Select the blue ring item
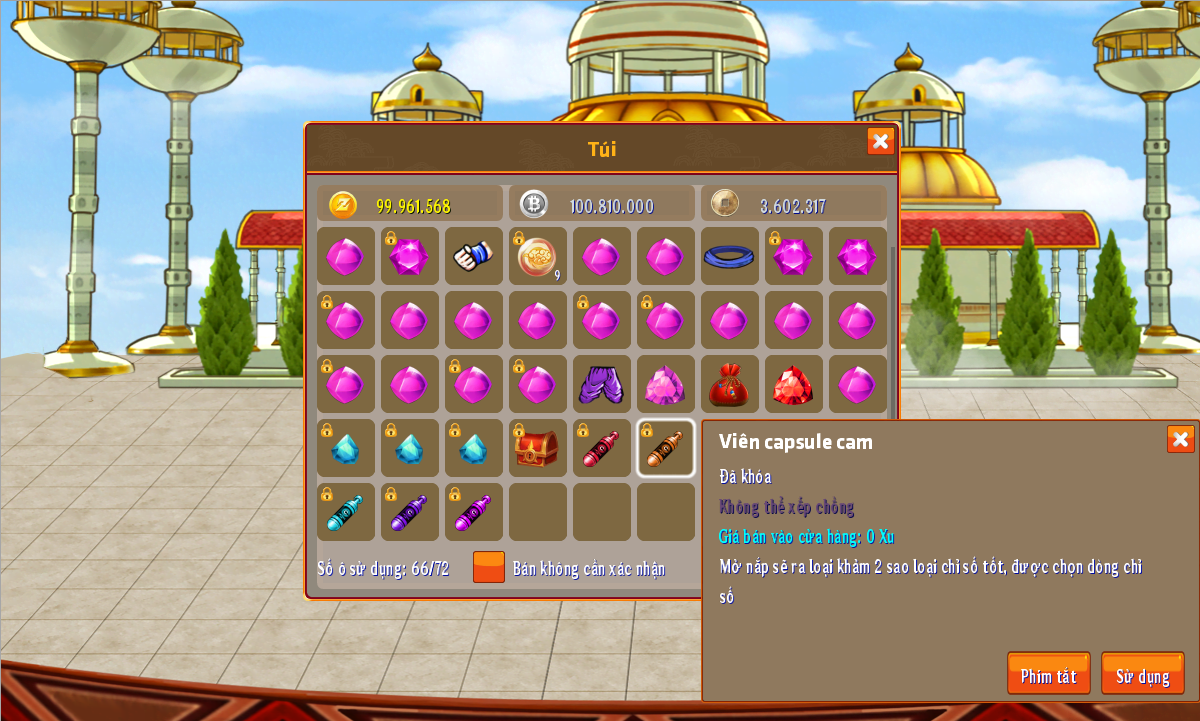1200x721 pixels. (x=730, y=256)
